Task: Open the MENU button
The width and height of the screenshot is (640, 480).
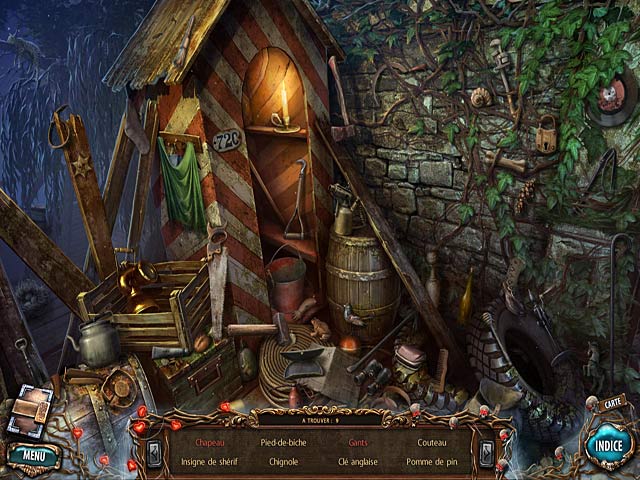Action: coord(33,457)
